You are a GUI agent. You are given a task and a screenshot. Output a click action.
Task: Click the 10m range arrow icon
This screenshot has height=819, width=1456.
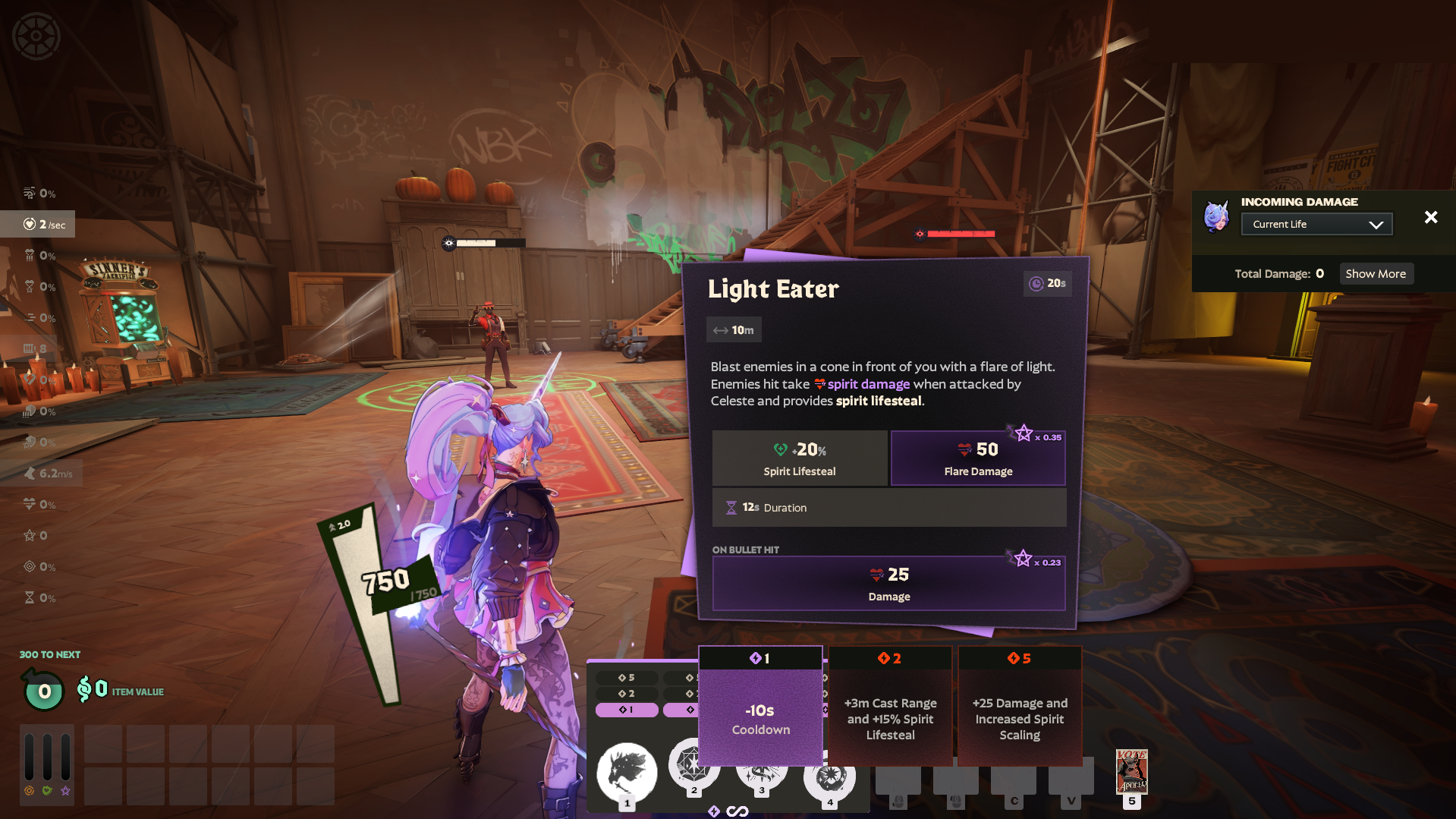click(x=723, y=329)
